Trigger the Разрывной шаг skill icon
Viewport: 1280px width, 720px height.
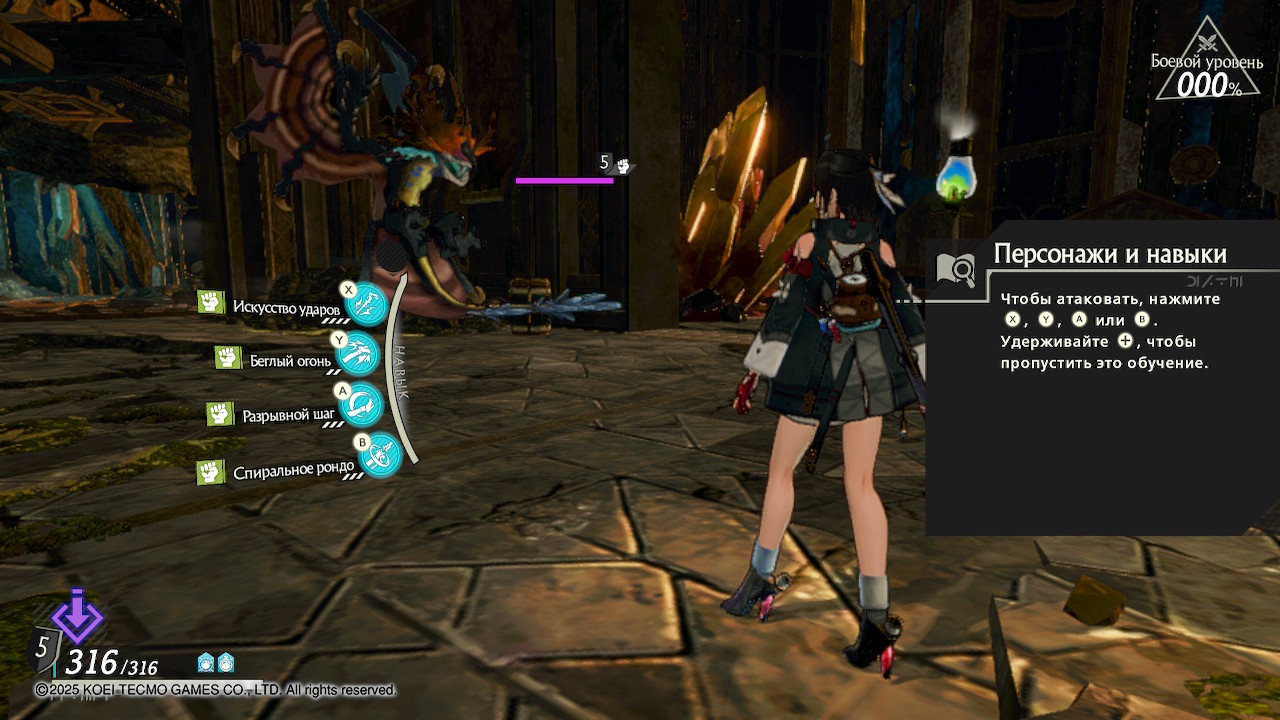[x=360, y=403]
